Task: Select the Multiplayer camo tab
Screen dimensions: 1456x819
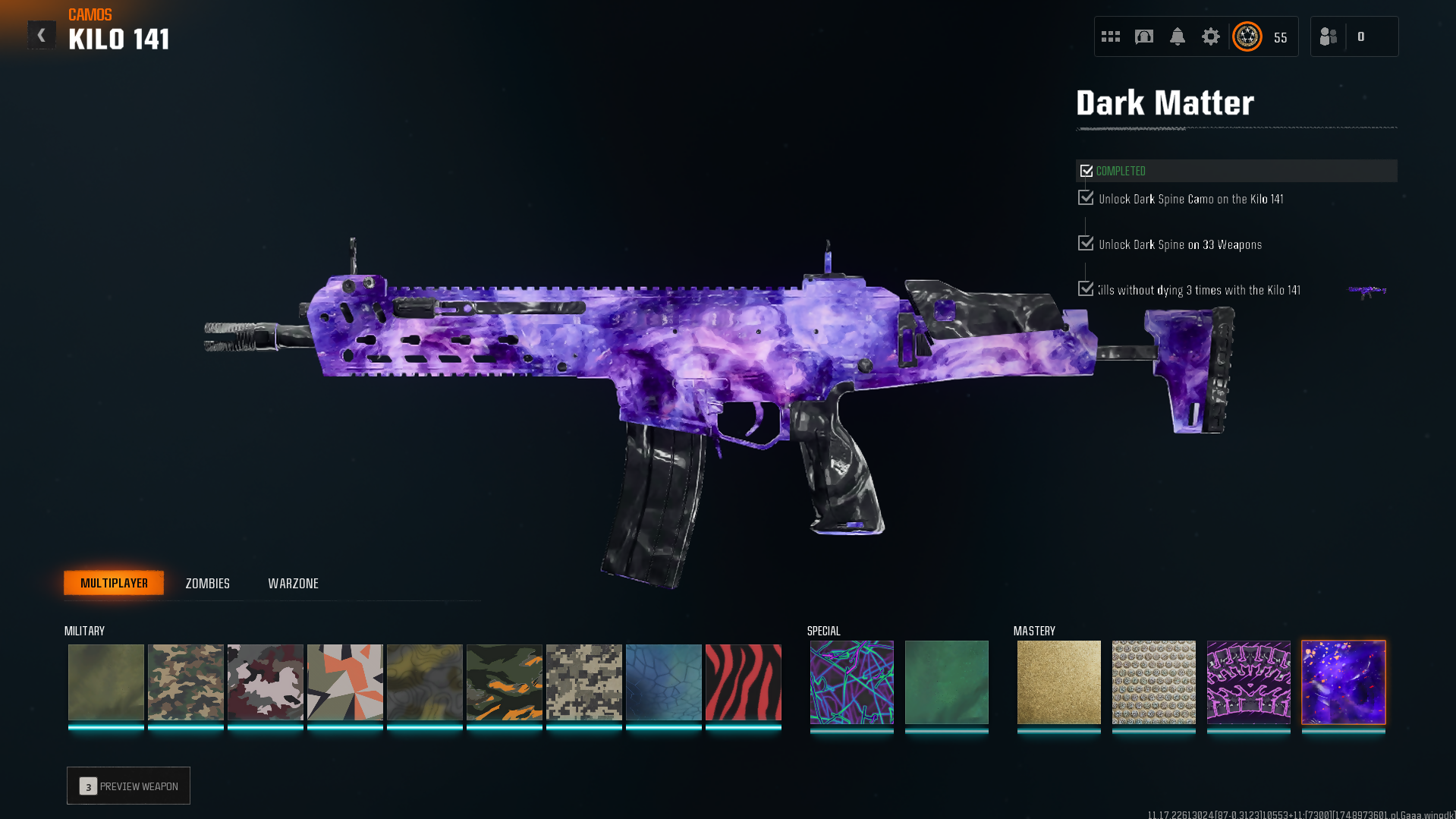Action: [x=114, y=583]
